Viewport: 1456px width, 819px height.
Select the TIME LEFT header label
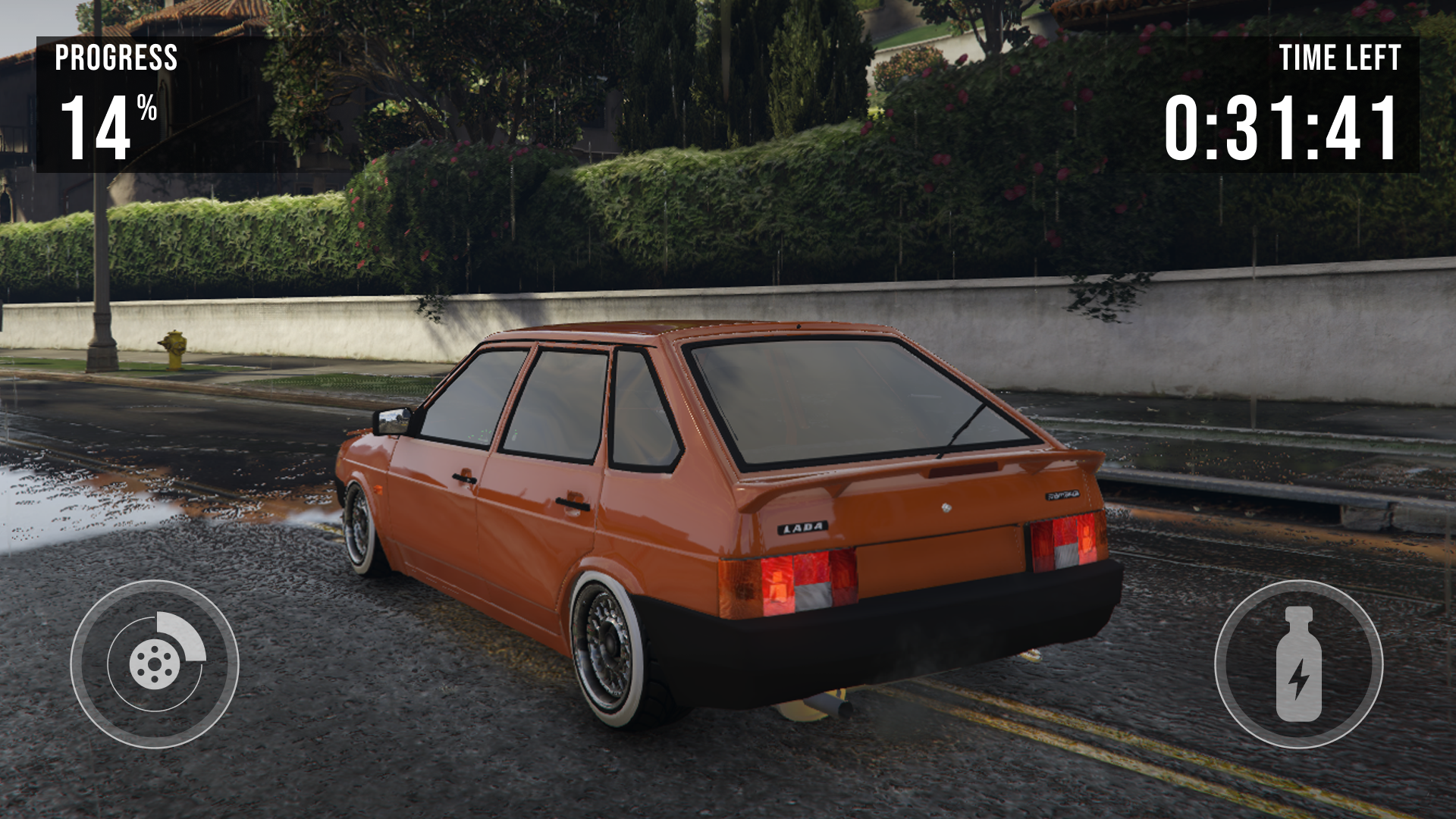tap(1341, 57)
